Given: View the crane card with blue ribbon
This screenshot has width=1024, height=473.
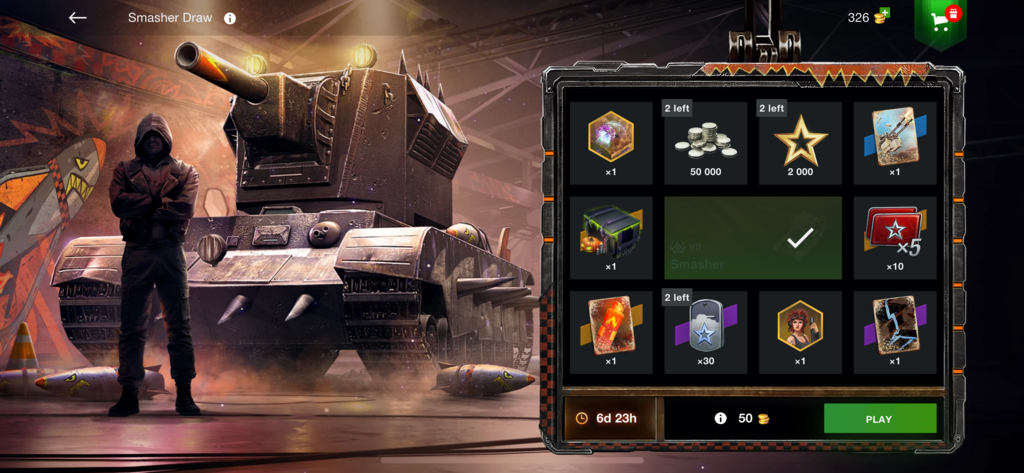Looking at the screenshot, I should [x=894, y=143].
